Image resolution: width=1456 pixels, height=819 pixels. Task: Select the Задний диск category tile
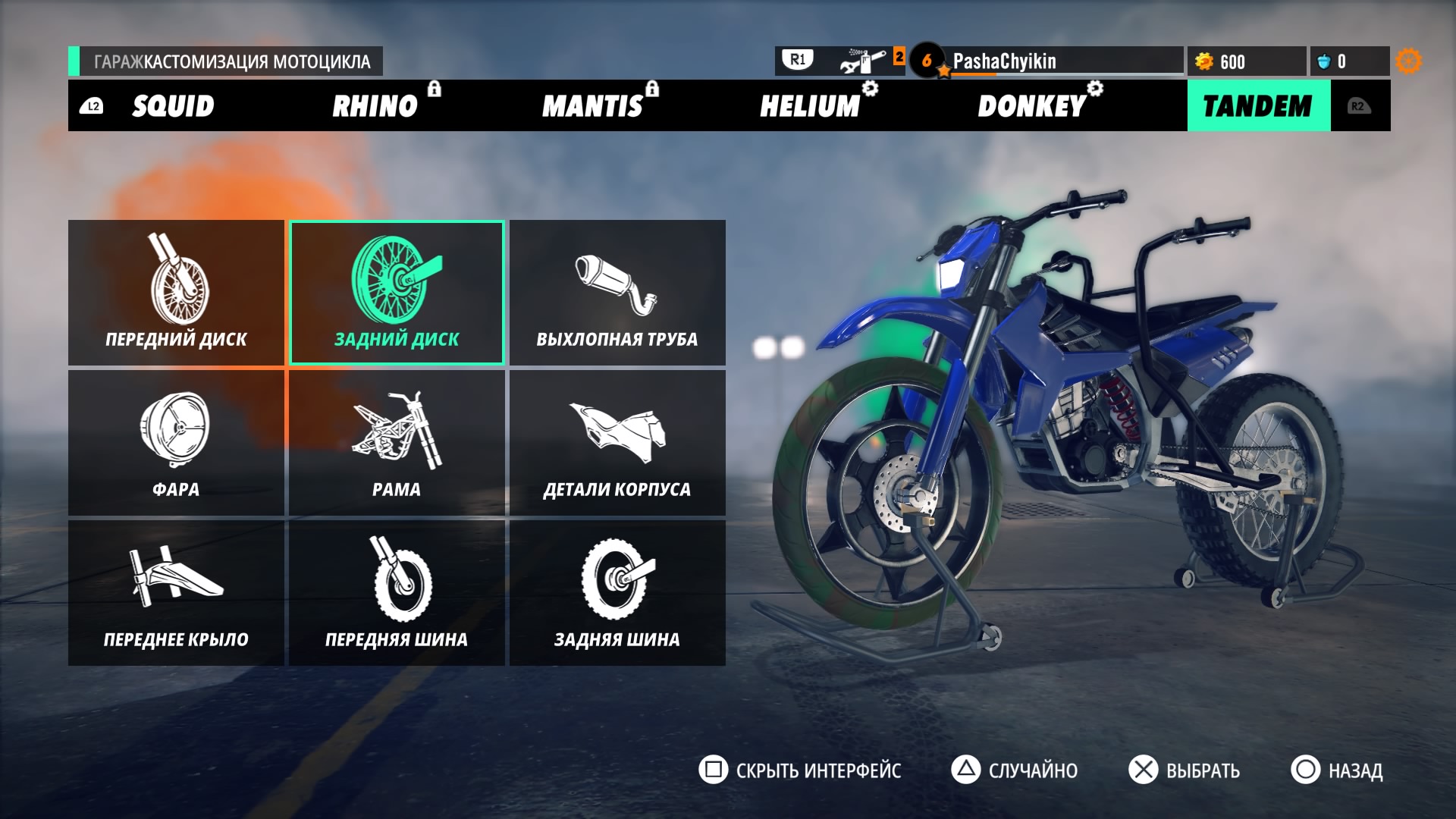pyautogui.click(x=397, y=293)
